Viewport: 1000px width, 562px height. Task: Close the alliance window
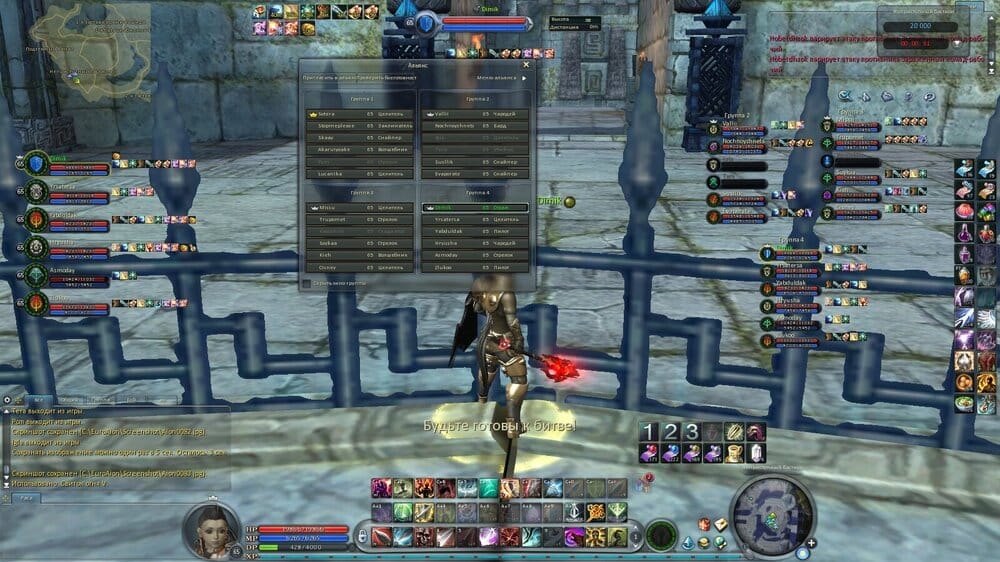coord(526,65)
